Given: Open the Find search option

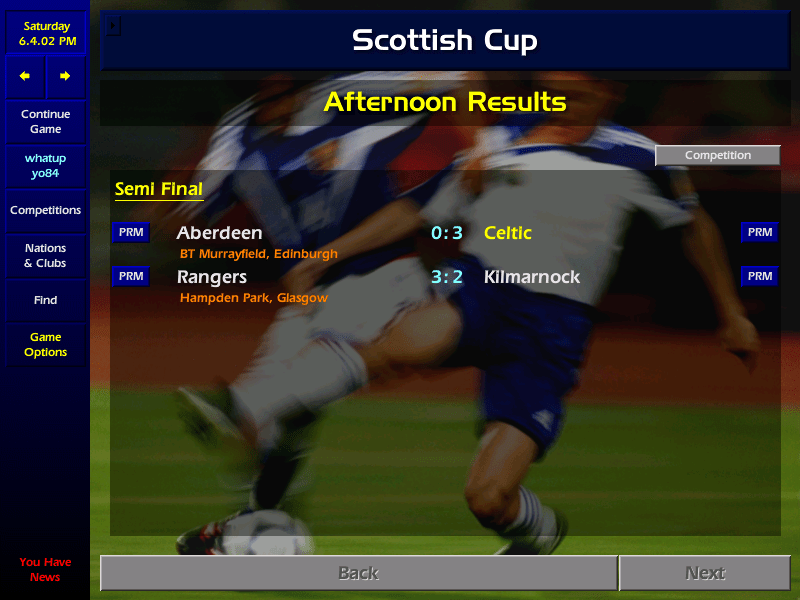Looking at the screenshot, I should tap(45, 300).
